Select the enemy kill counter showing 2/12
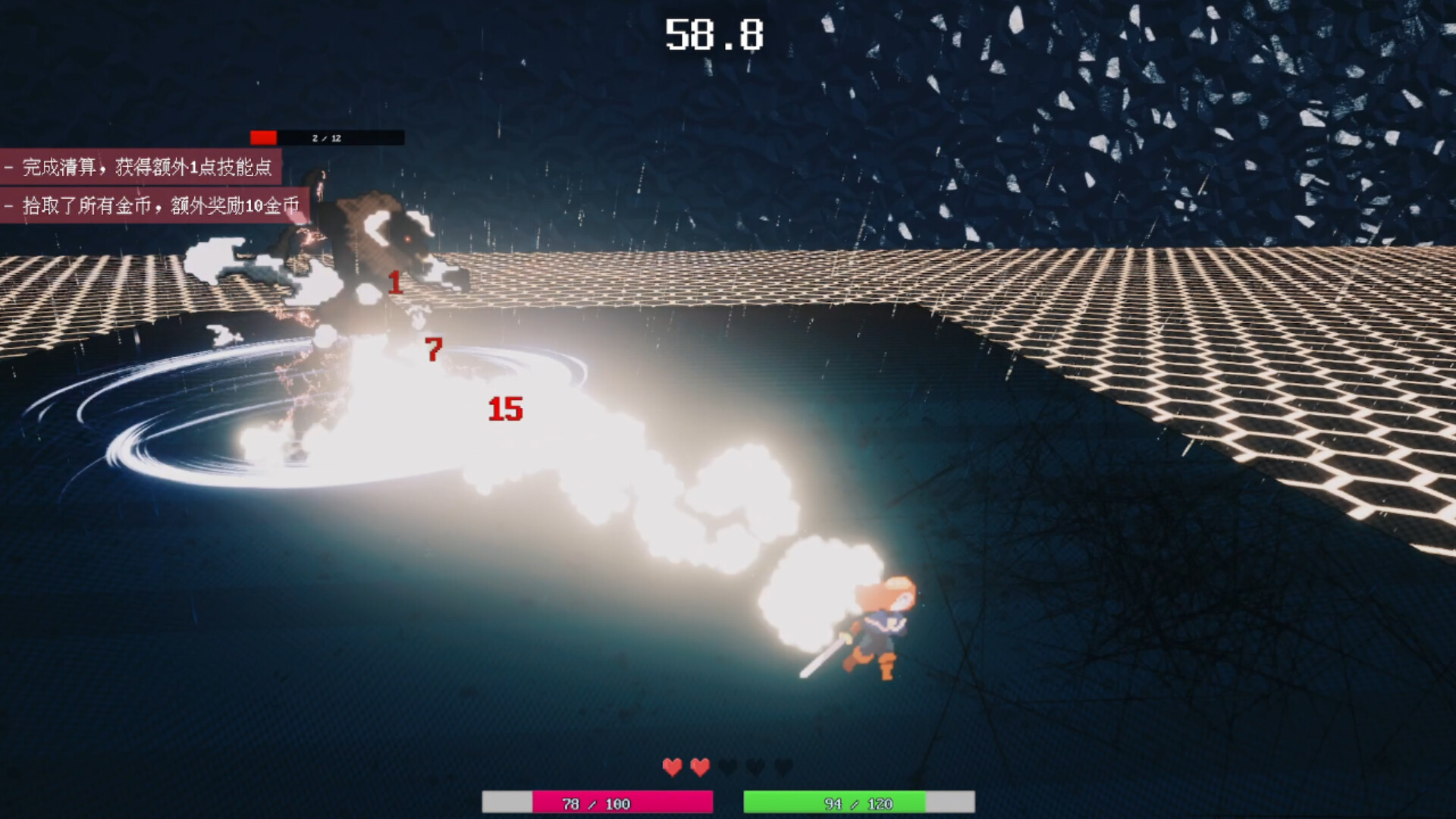The width and height of the screenshot is (1456, 819). (x=325, y=137)
